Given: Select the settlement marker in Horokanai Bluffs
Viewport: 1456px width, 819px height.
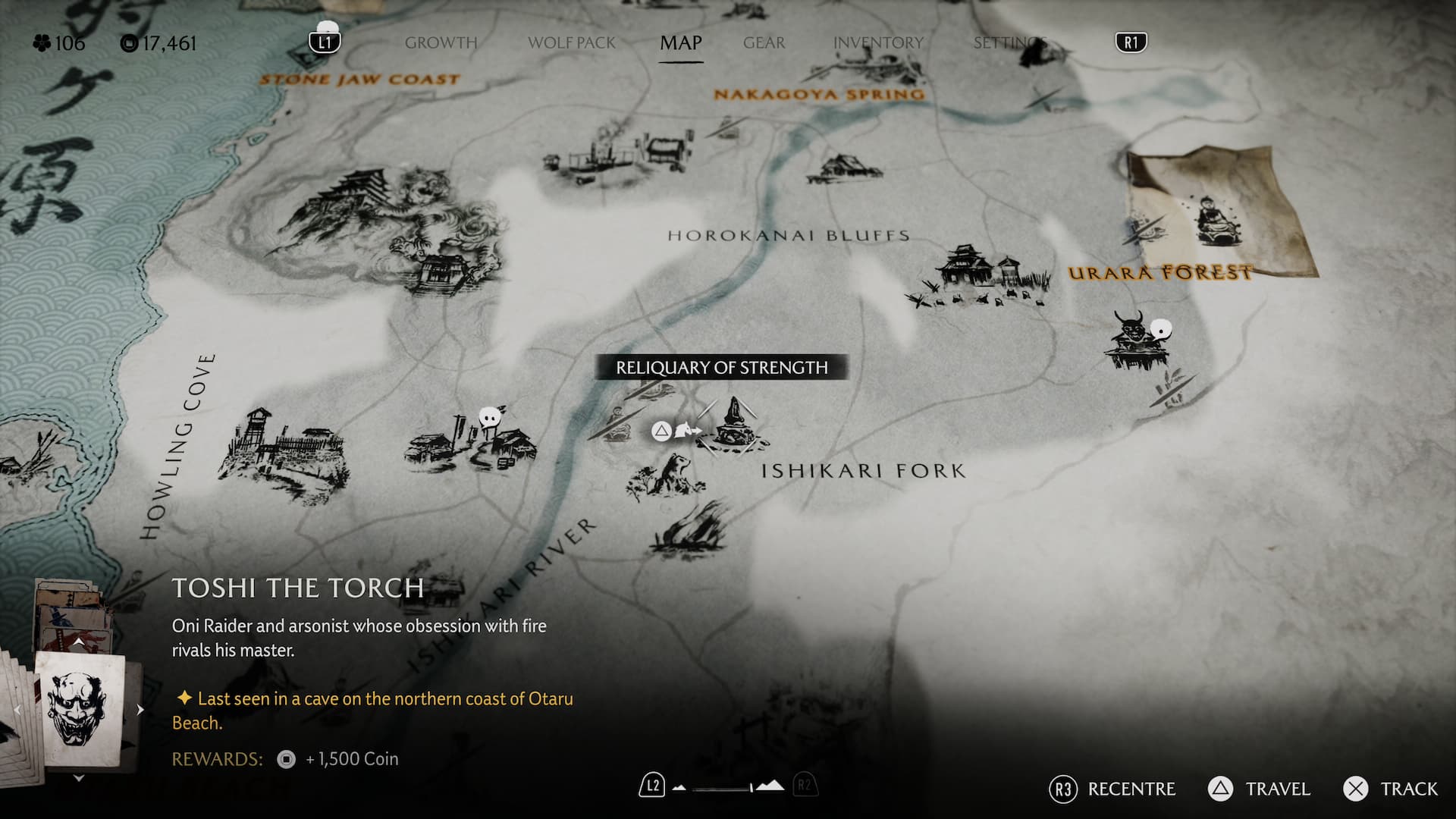Looking at the screenshot, I should pos(978,277).
